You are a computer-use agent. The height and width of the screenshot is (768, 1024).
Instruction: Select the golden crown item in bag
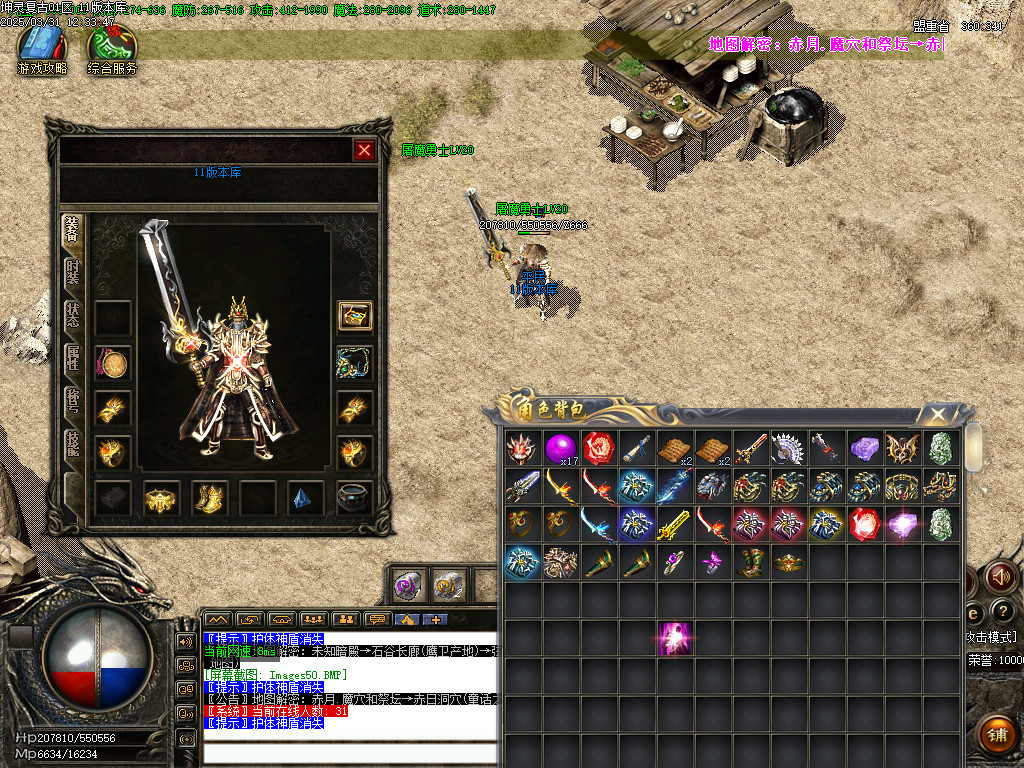tap(789, 562)
